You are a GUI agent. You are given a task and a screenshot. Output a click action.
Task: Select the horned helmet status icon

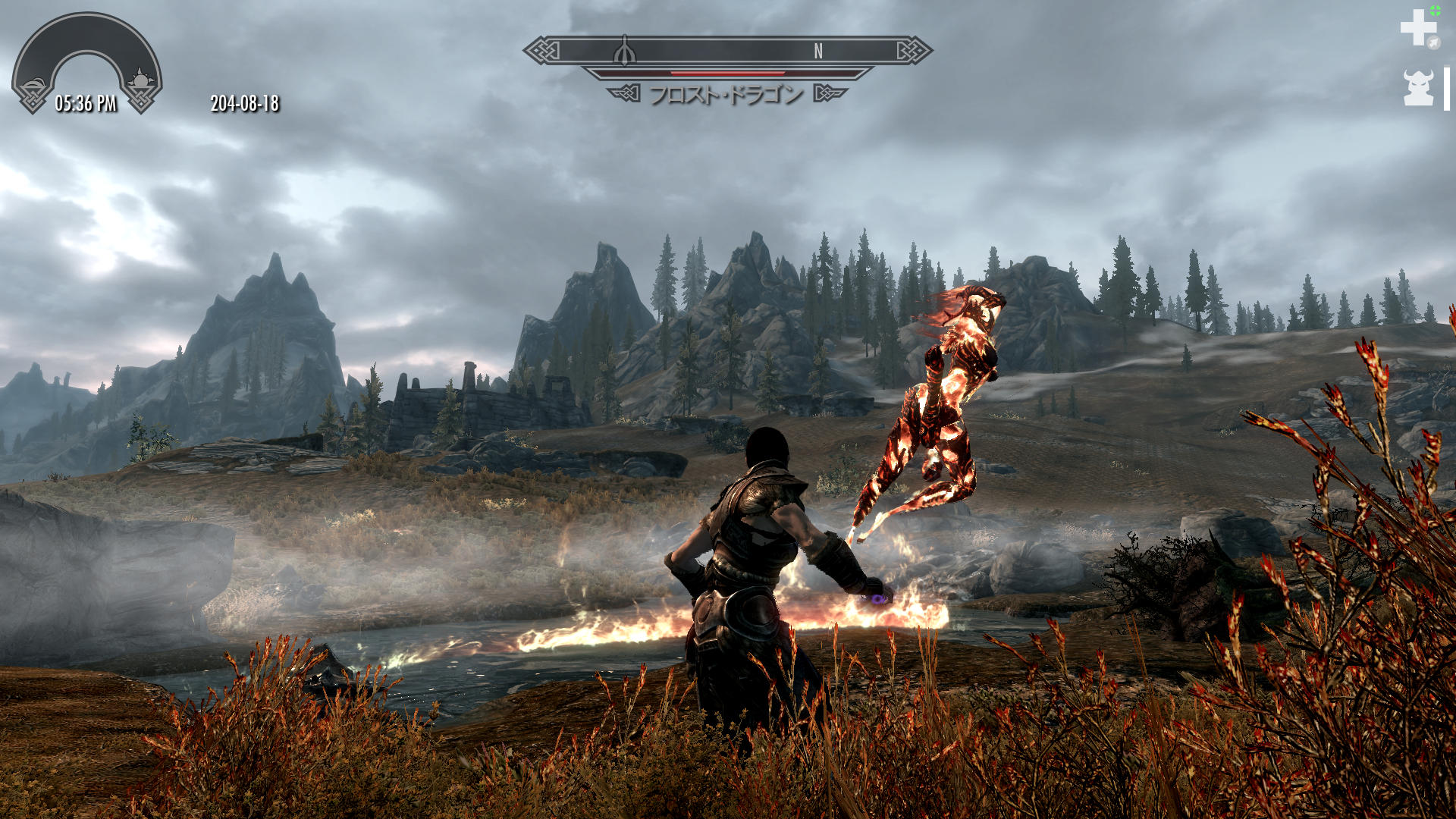[1418, 88]
